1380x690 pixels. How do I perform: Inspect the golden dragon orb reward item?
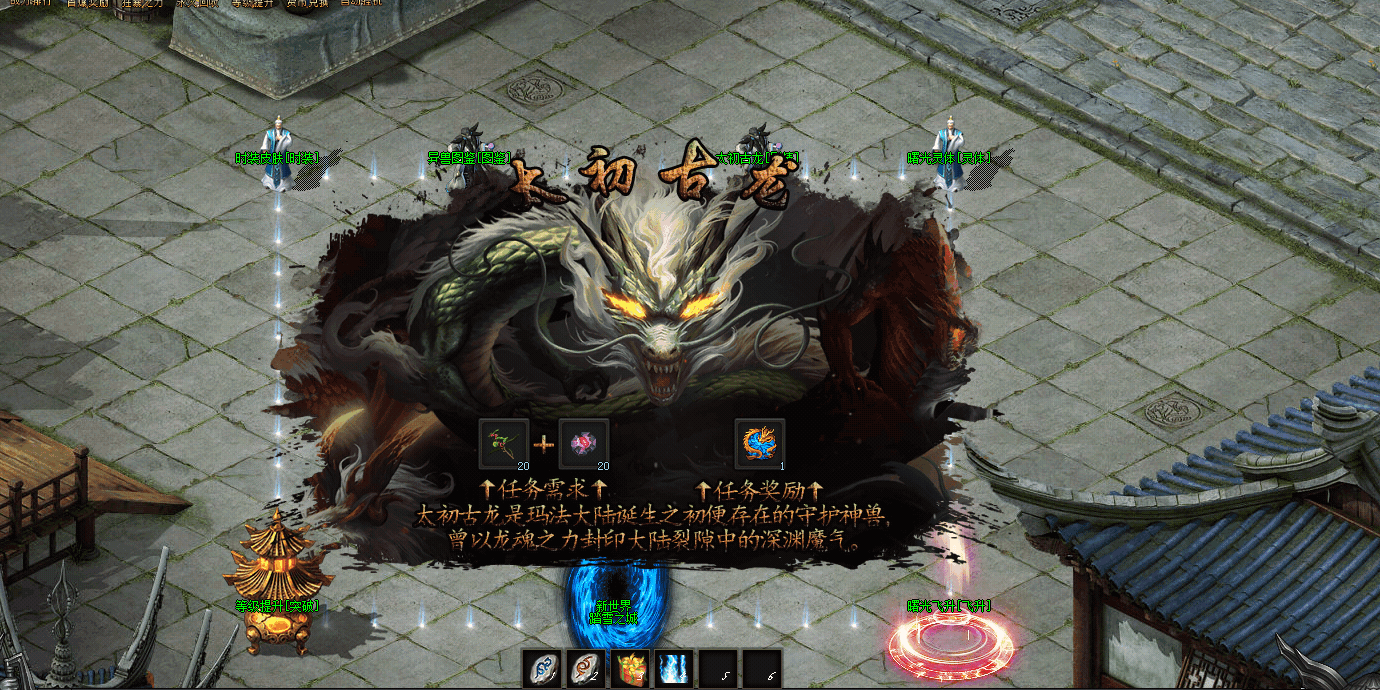click(x=760, y=443)
